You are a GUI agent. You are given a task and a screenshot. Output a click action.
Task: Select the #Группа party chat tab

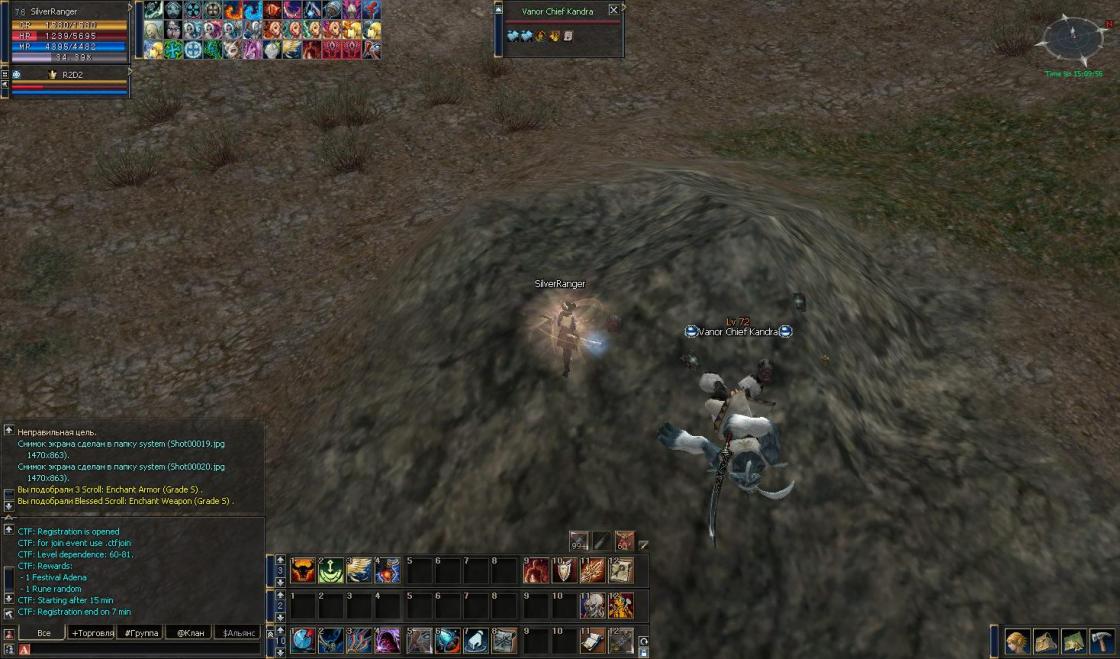point(141,633)
